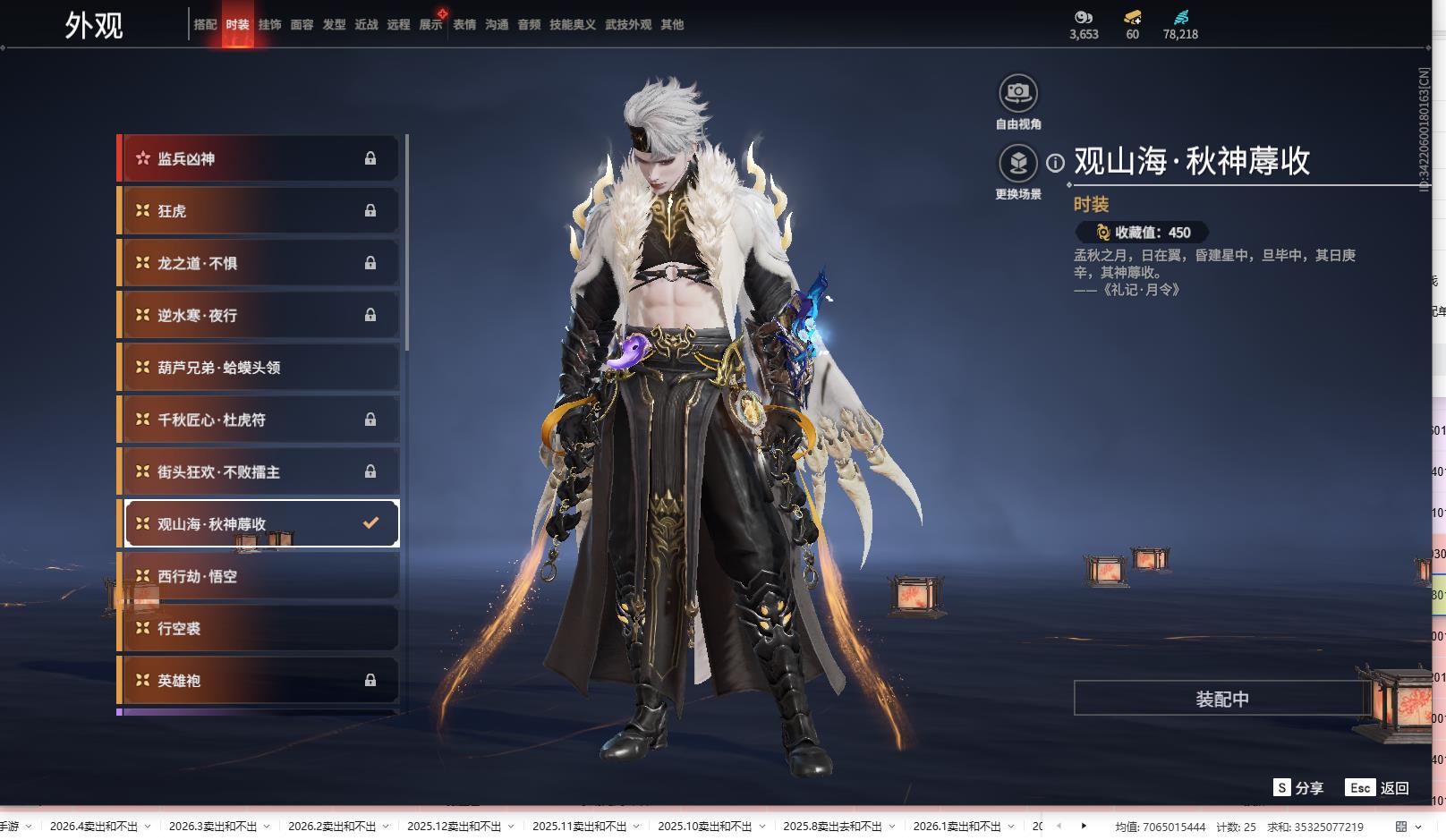The height and width of the screenshot is (840, 1446).
Task: Switch to the 武技外观 tab
Action: (628, 25)
